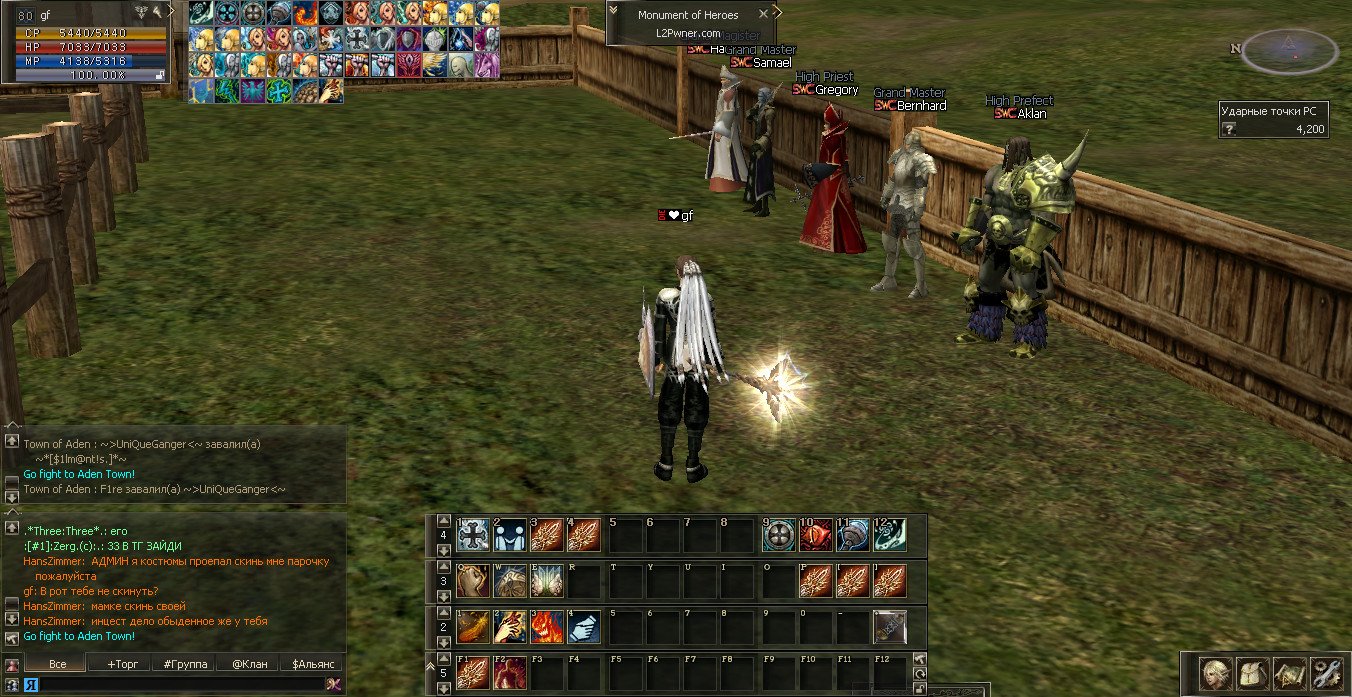Switch to the +Торг chat tab
Screen dimensions: 1352x697
pos(116,663)
